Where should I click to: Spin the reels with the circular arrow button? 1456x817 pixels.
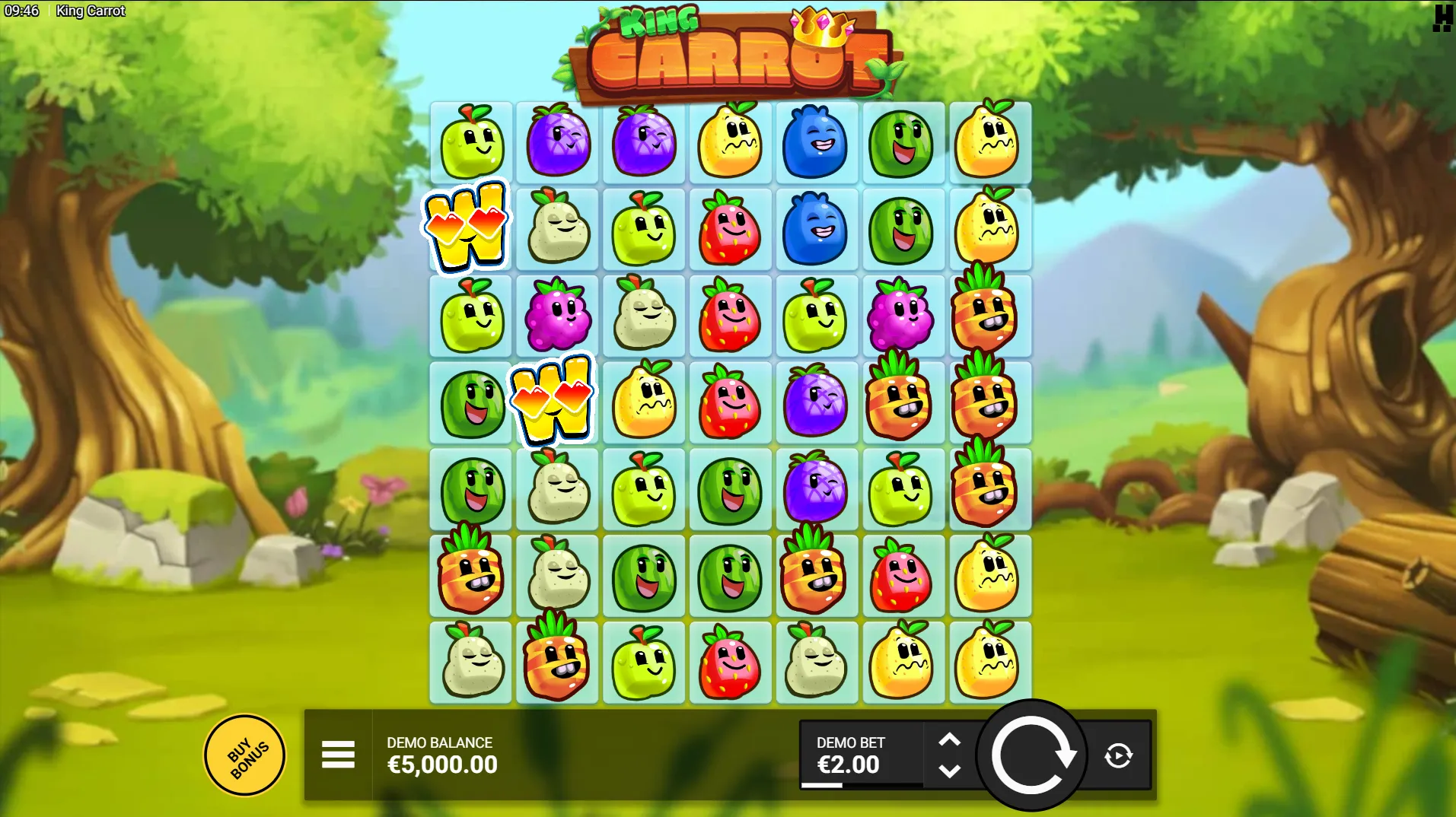(1031, 755)
